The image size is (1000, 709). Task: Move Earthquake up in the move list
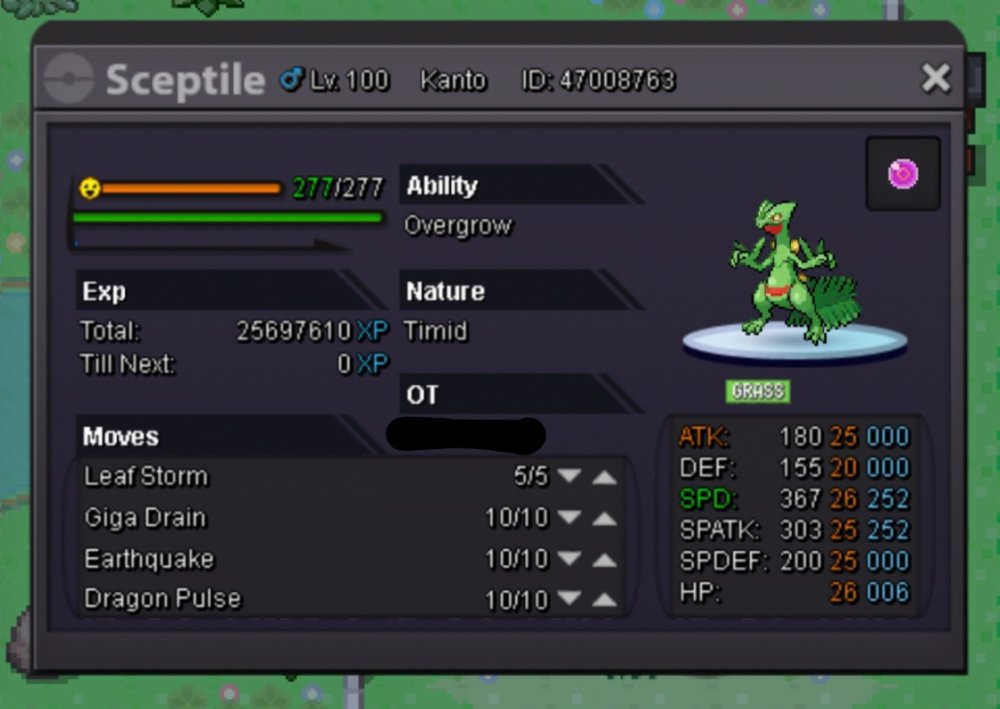coord(604,559)
